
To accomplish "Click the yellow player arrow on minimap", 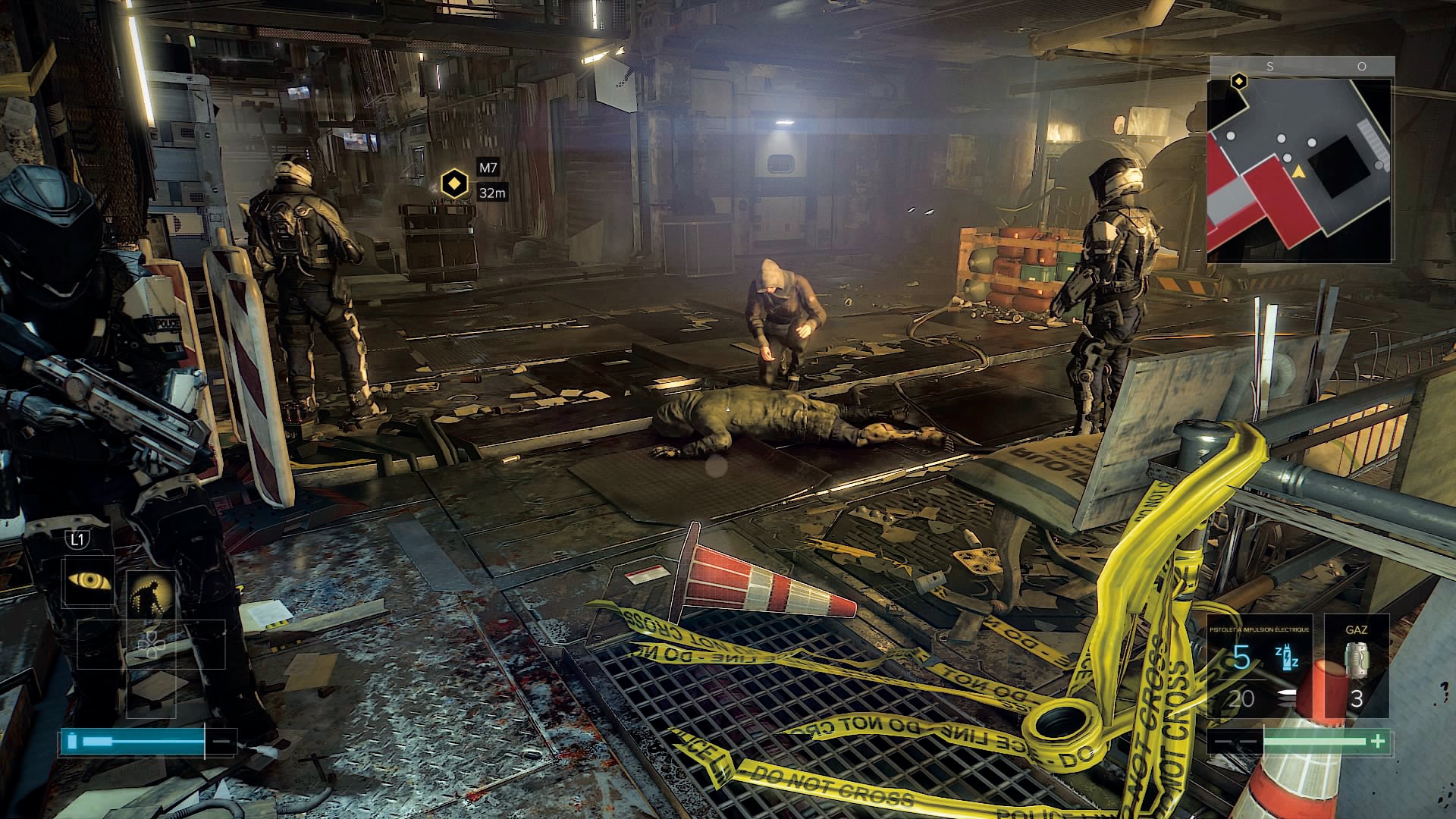I will [x=1298, y=172].
